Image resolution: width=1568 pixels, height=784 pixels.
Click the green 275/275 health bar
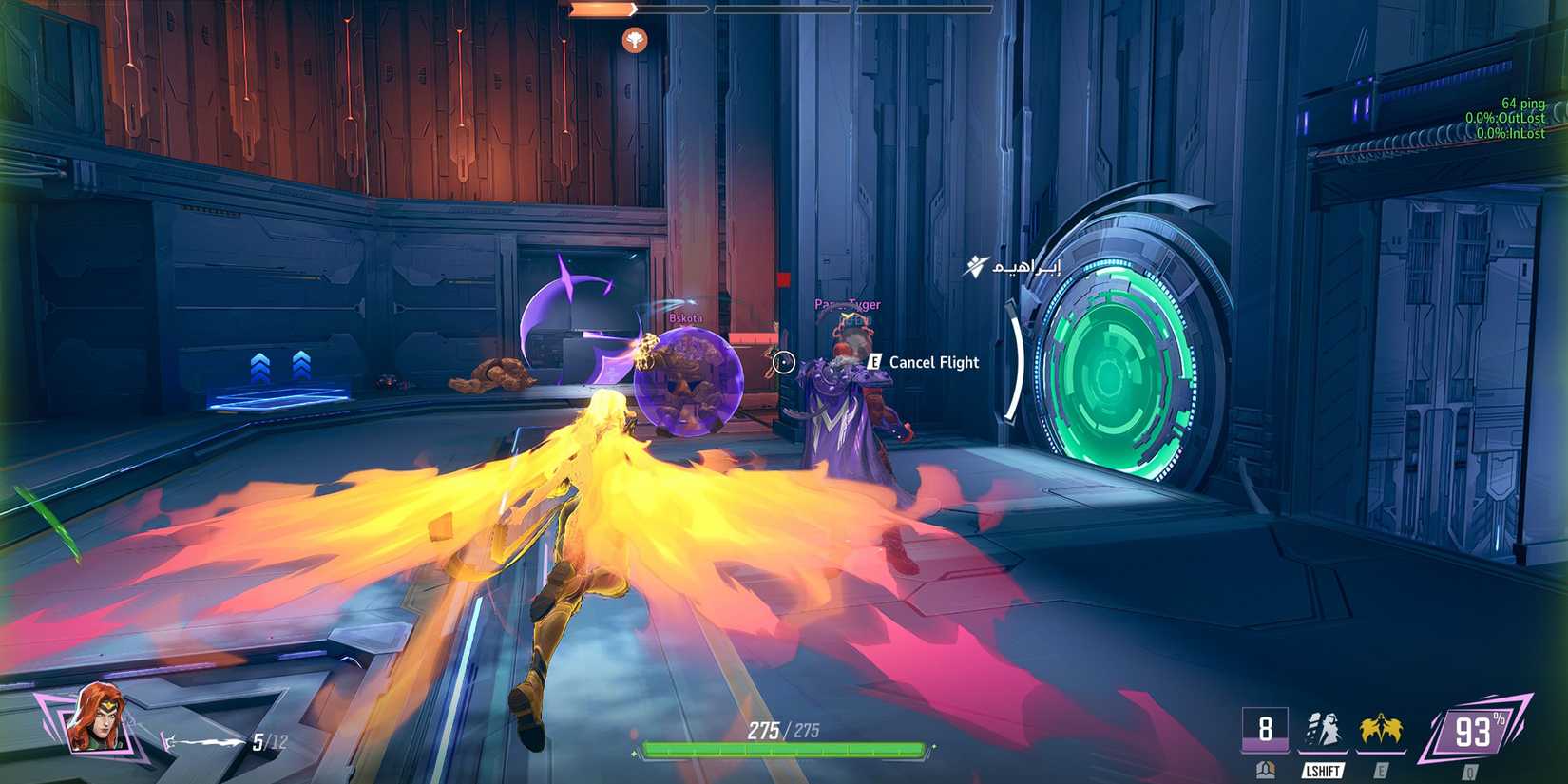[x=785, y=751]
